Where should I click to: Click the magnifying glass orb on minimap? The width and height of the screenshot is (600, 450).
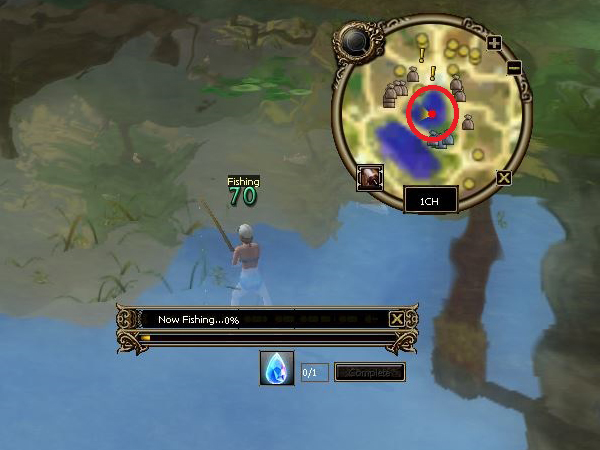pyautogui.click(x=354, y=41)
